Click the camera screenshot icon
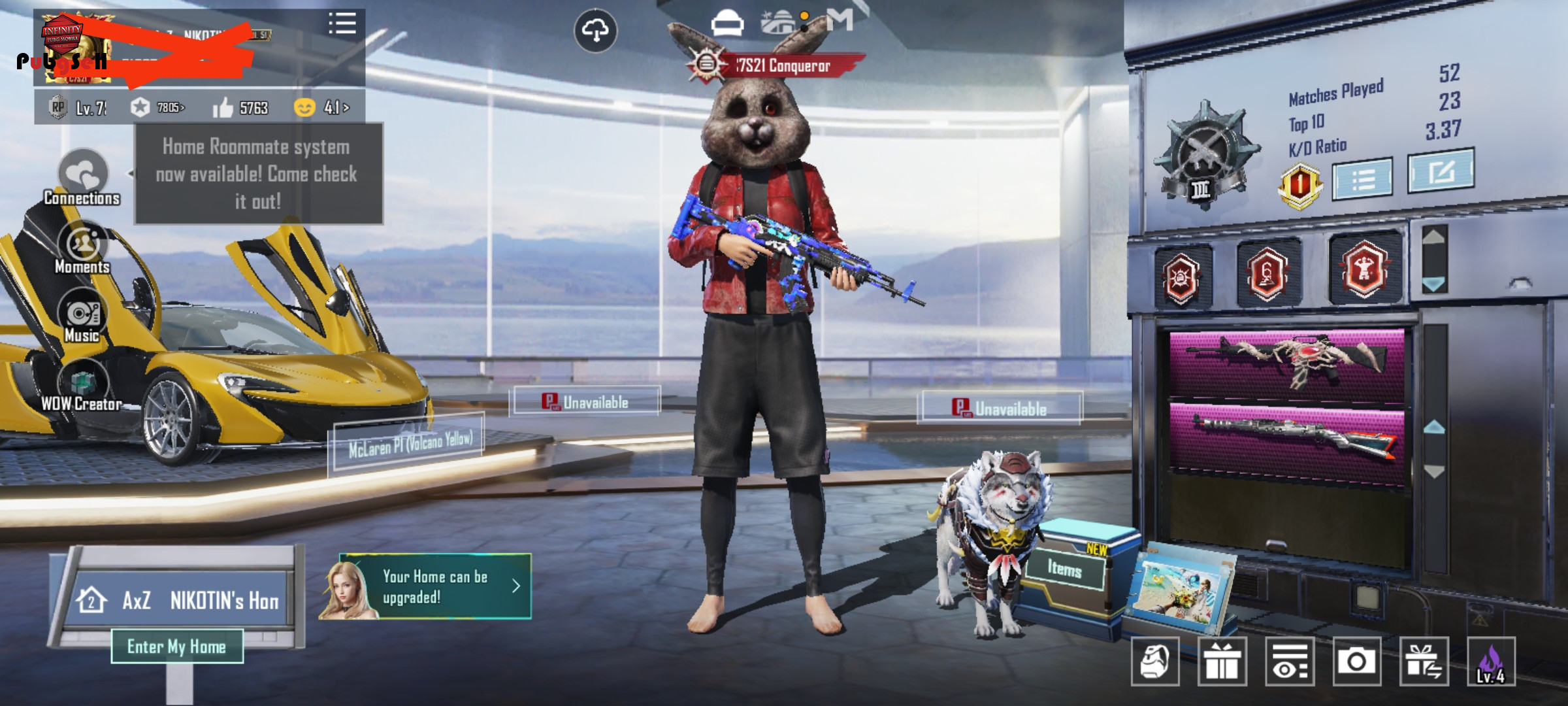Screen dimensions: 1568x706 [1357, 662]
